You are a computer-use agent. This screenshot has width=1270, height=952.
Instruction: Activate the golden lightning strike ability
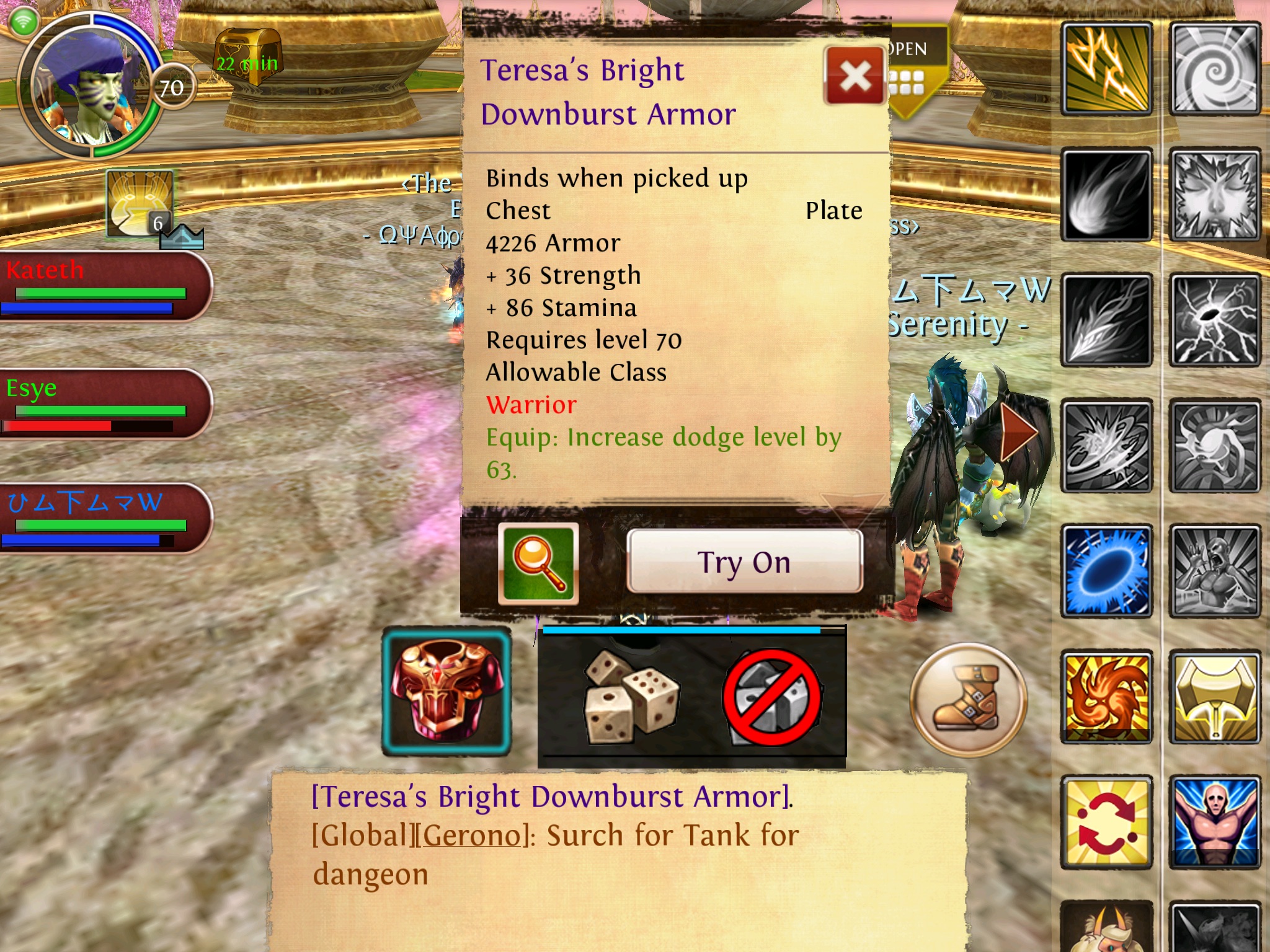click(x=1107, y=69)
